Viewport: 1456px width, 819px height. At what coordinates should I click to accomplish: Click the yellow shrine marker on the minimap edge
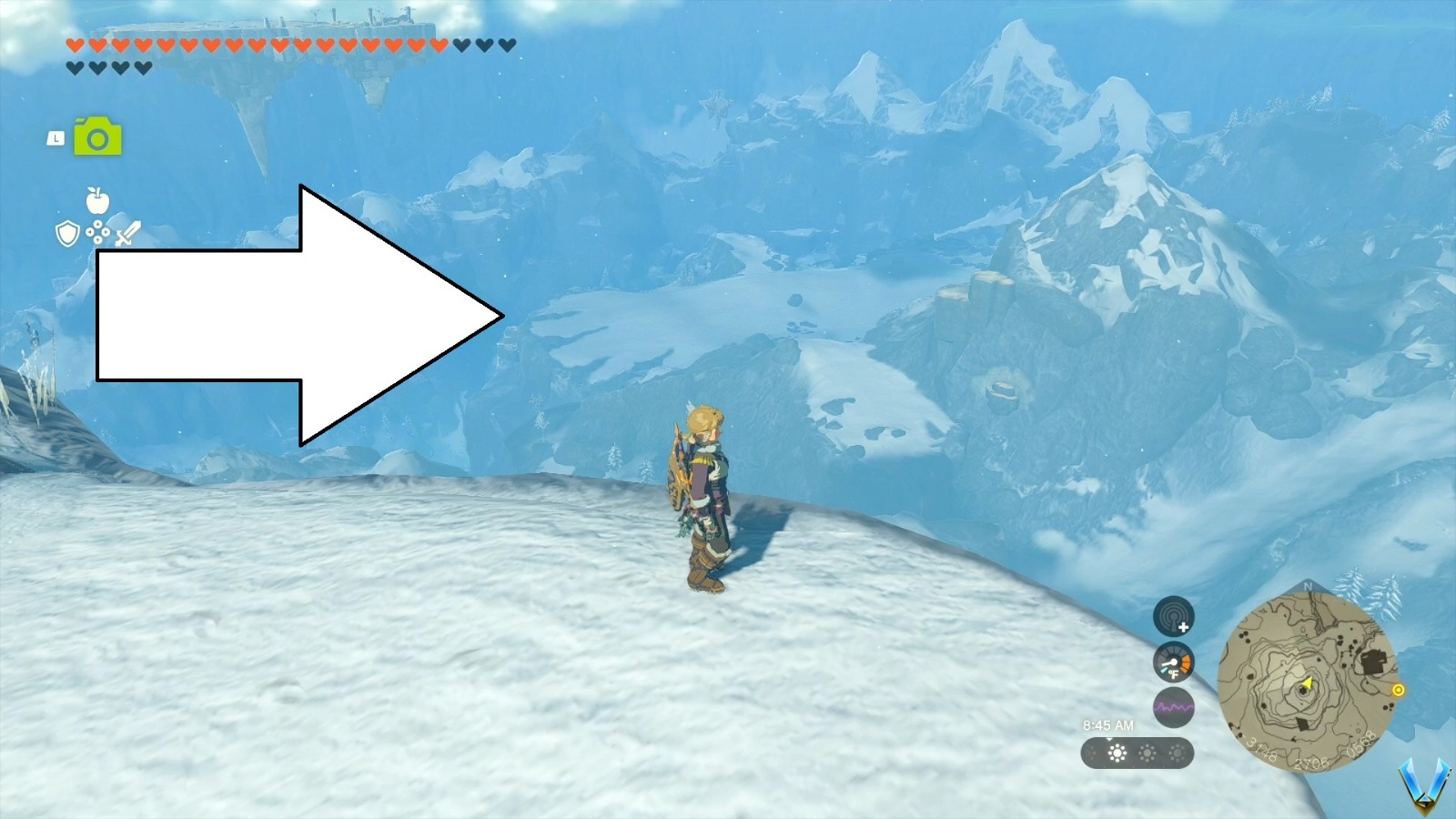point(1400,690)
